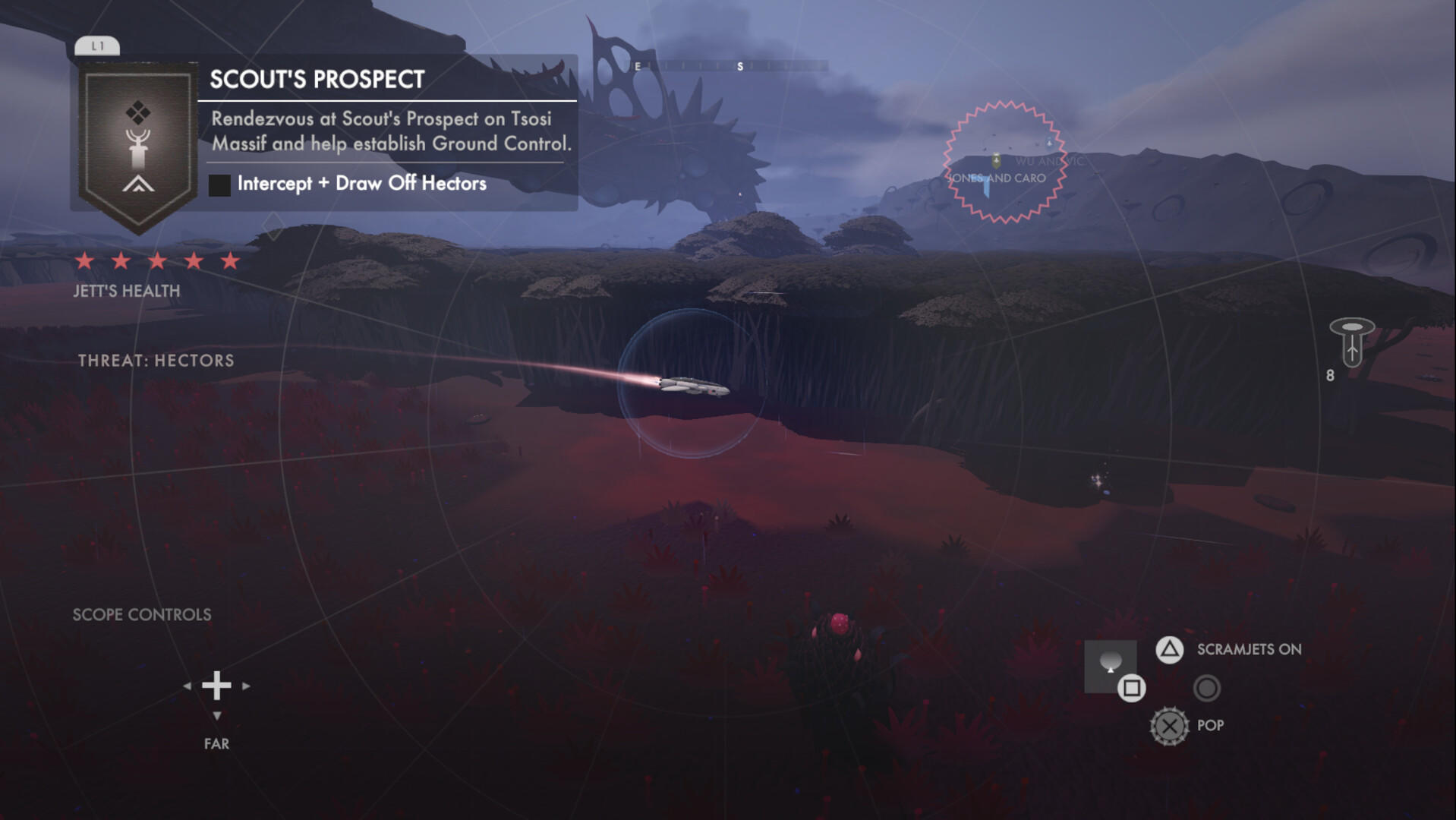Check the Intercept + Draw Off Hectors objective box
The image size is (1456, 820).
pyautogui.click(x=221, y=183)
